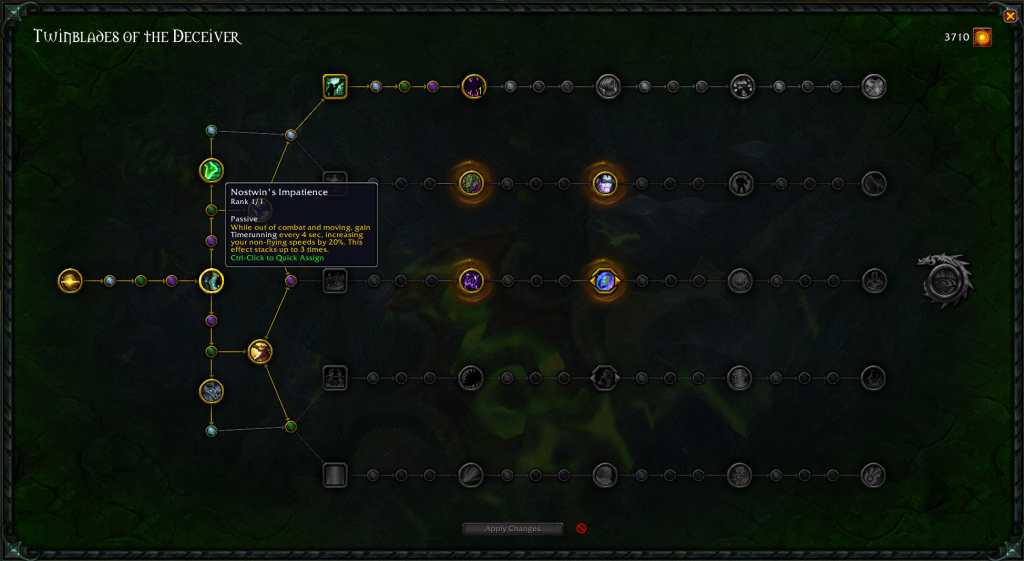Select the bright green glowing trait node
The image size is (1024, 561).
(211, 171)
